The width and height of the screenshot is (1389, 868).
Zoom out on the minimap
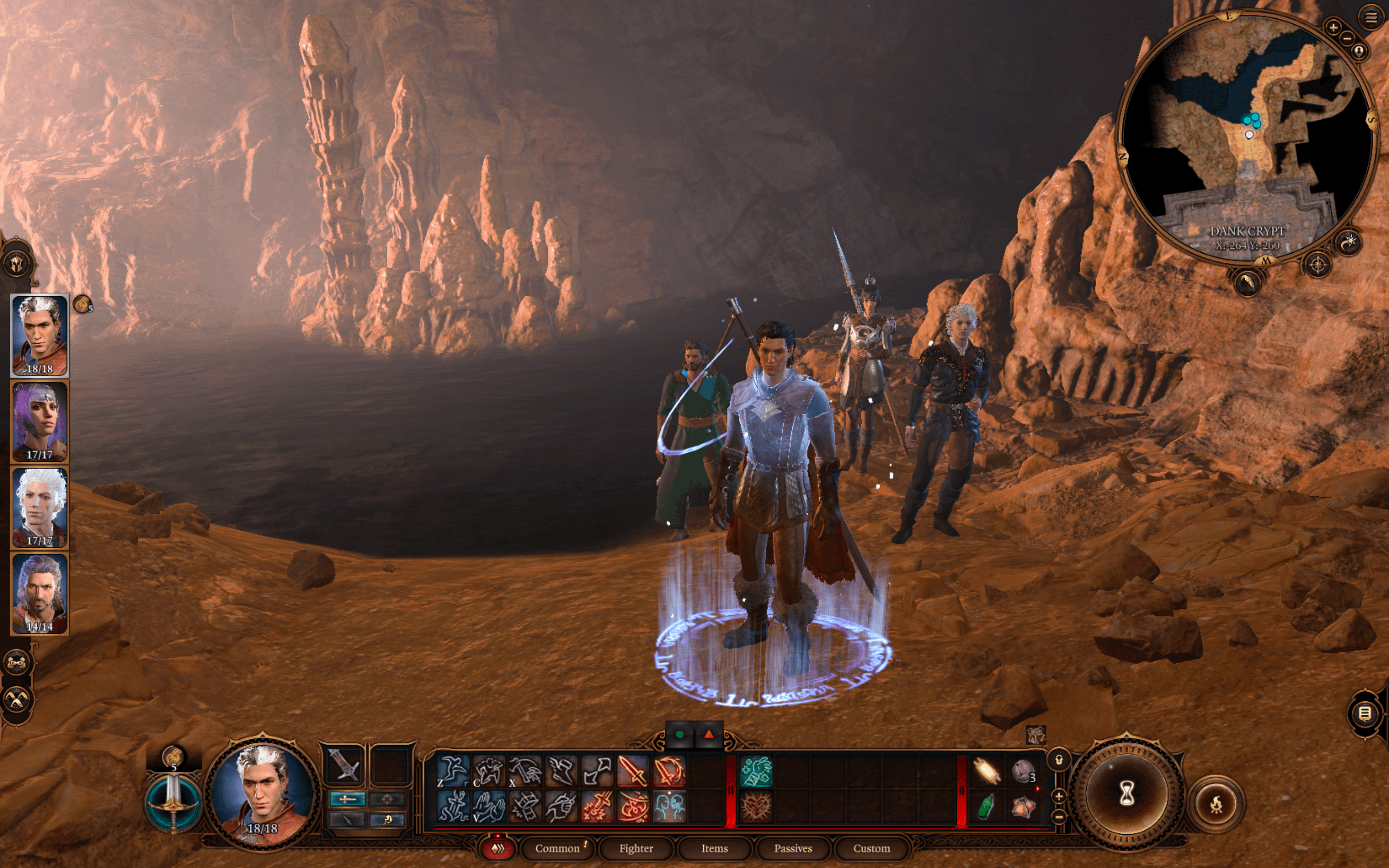(1347, 39)
